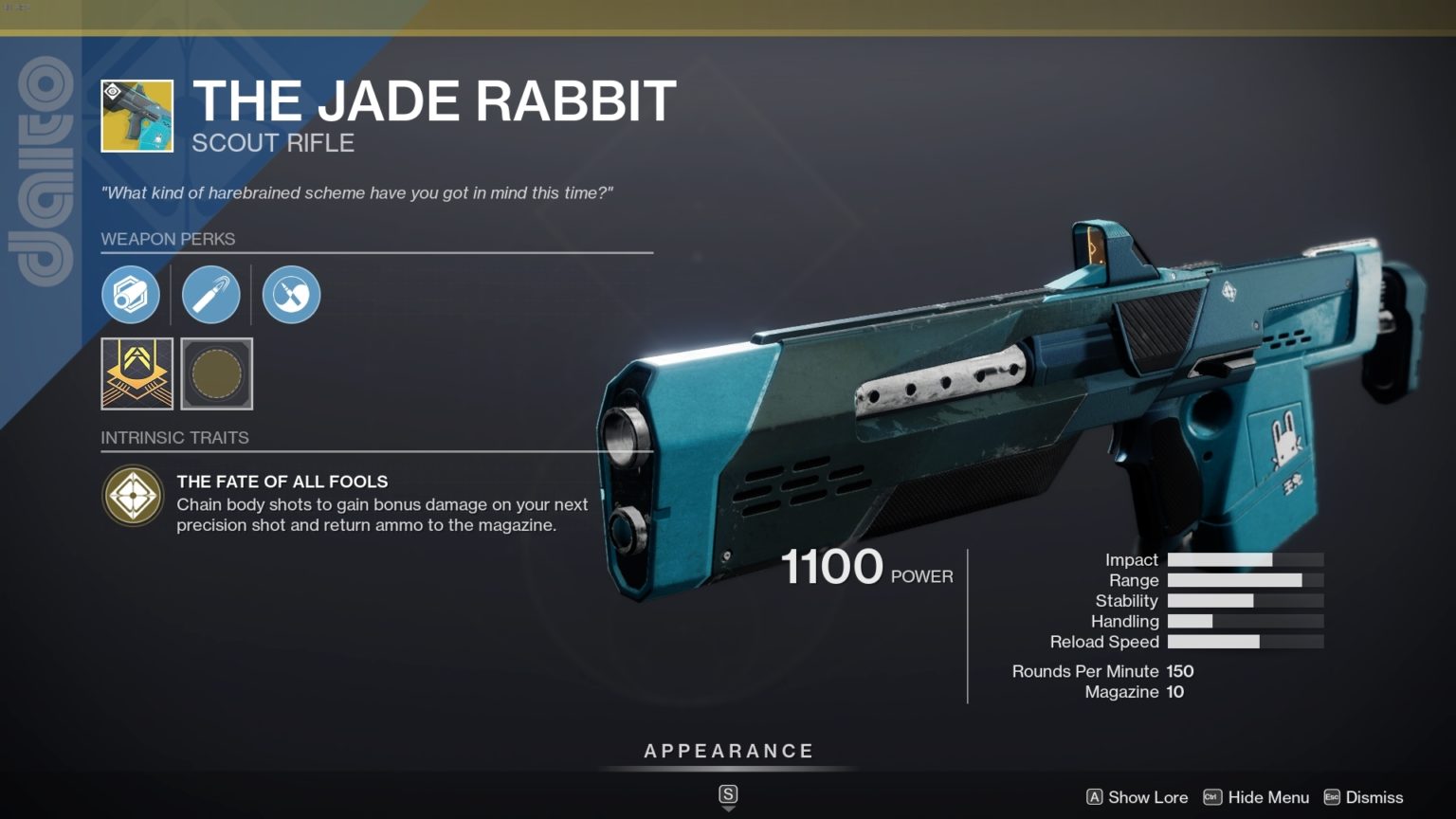Click the Reload Speed stat bar
1456x819 pixels.
pos(1244,642)
